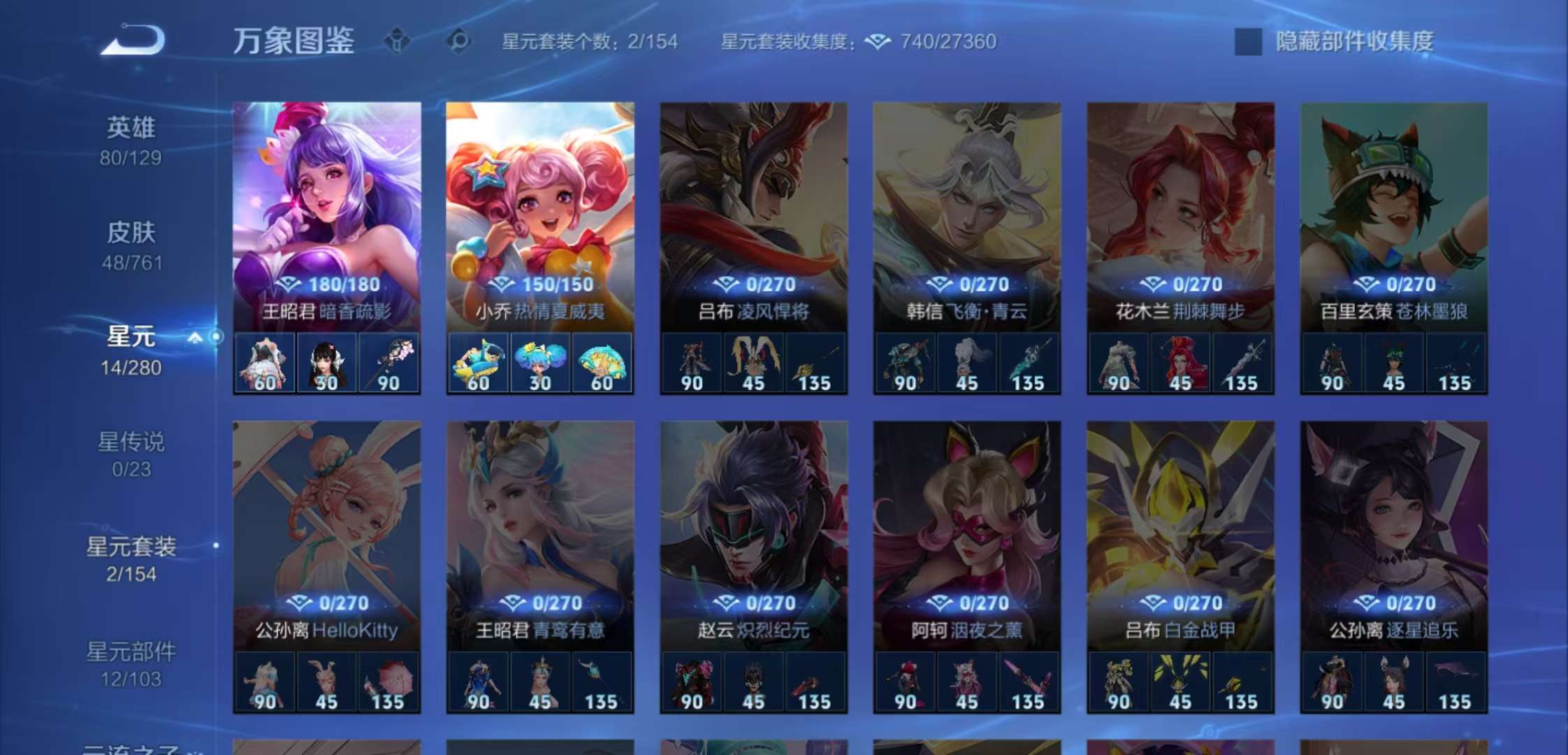Click 花木兰's 135-point sword part icon
The height and width of the screenshot is (755, 1568).
[x=1242, y=361]
